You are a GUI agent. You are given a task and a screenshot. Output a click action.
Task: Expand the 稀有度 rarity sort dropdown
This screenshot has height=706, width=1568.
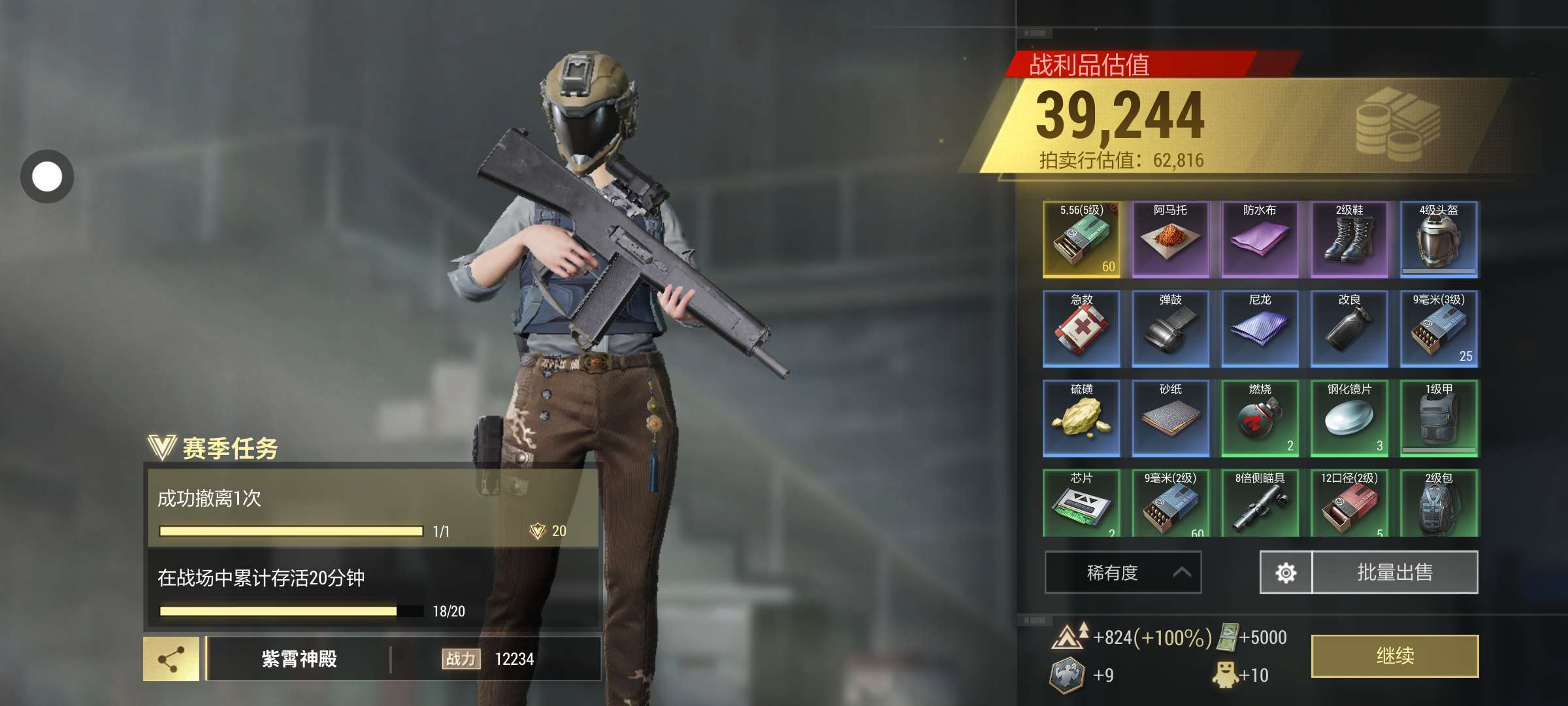(x=1122, y=573)
